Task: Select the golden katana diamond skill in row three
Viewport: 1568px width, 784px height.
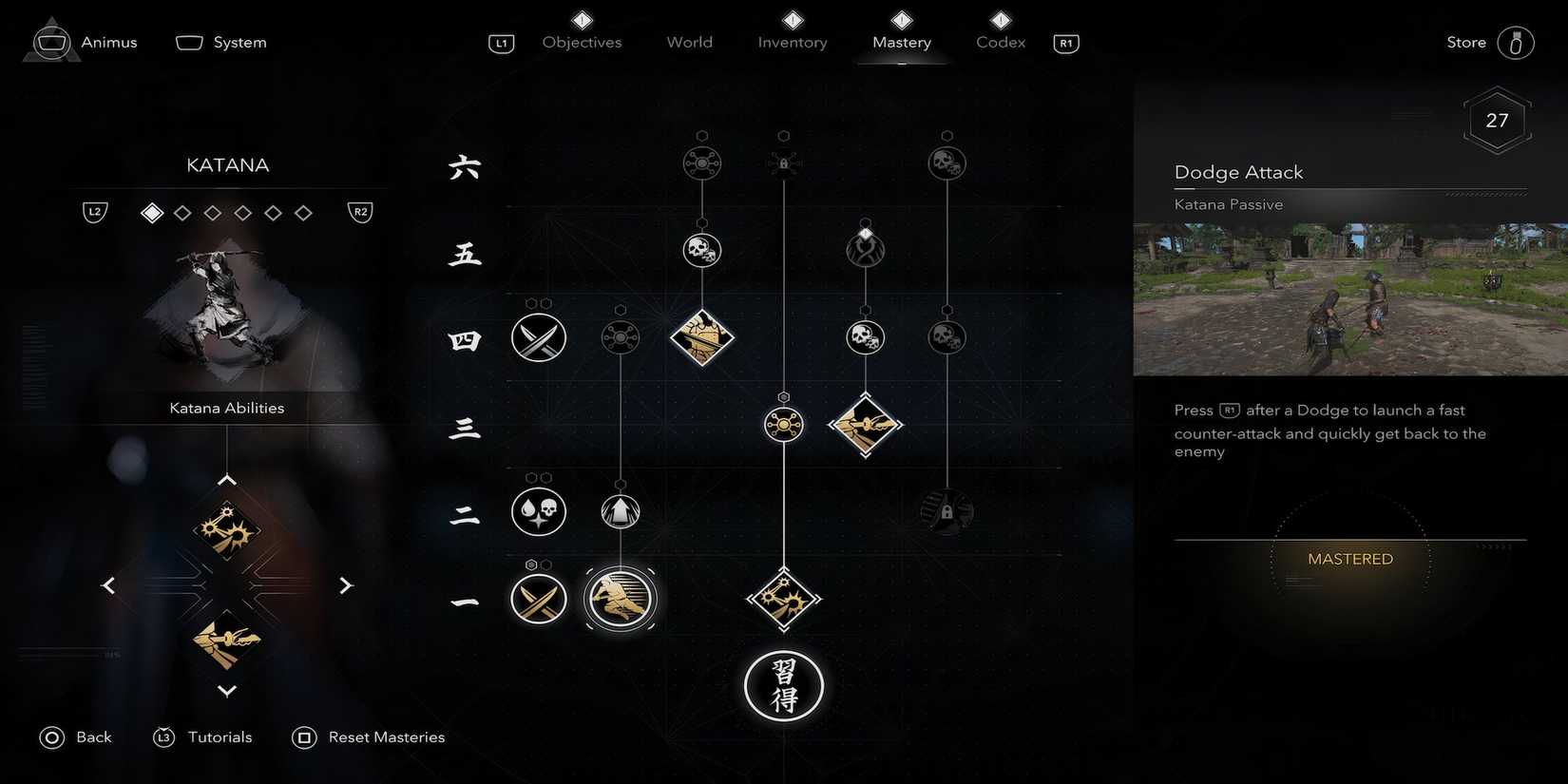Action: [866, 425]
